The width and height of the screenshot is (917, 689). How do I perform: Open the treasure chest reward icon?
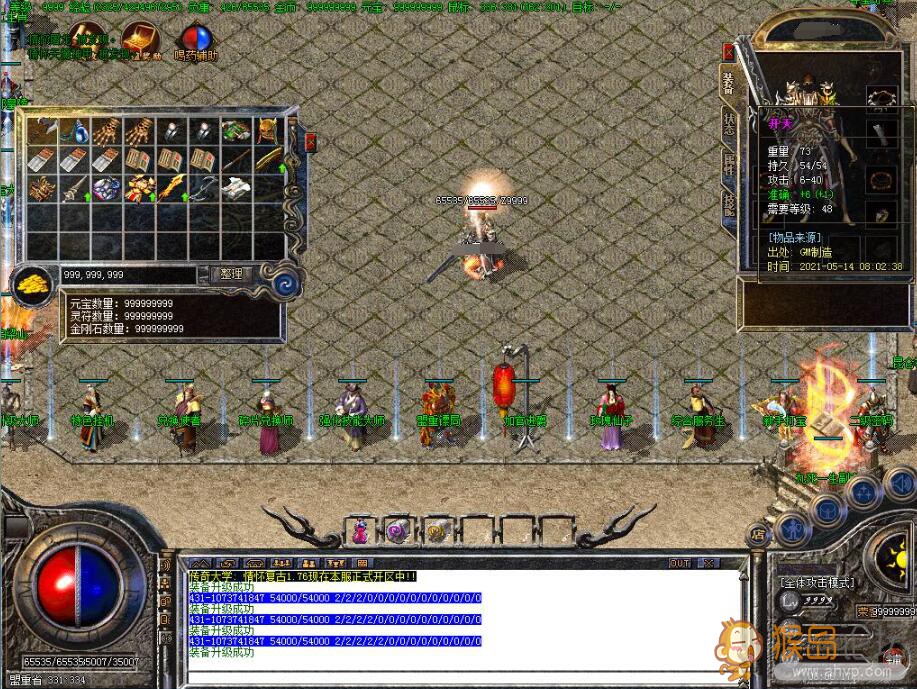coord(141,36)
